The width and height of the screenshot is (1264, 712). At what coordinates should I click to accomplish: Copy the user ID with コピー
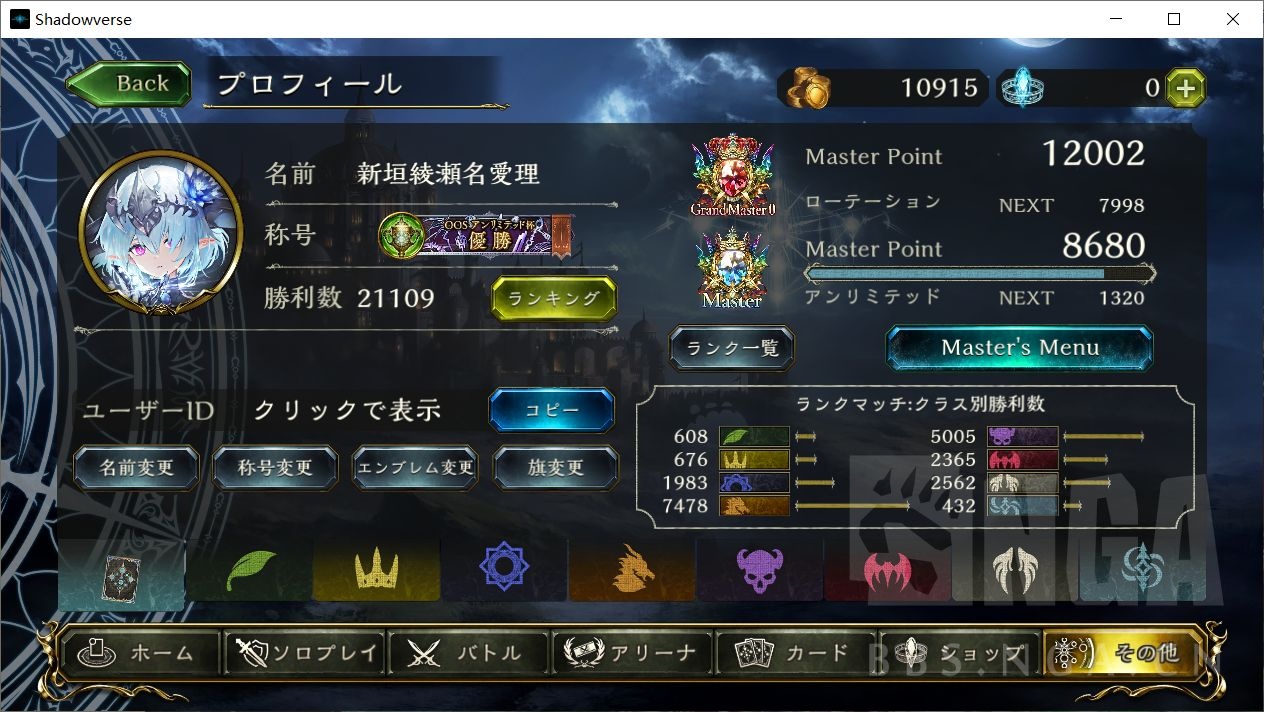551,410
